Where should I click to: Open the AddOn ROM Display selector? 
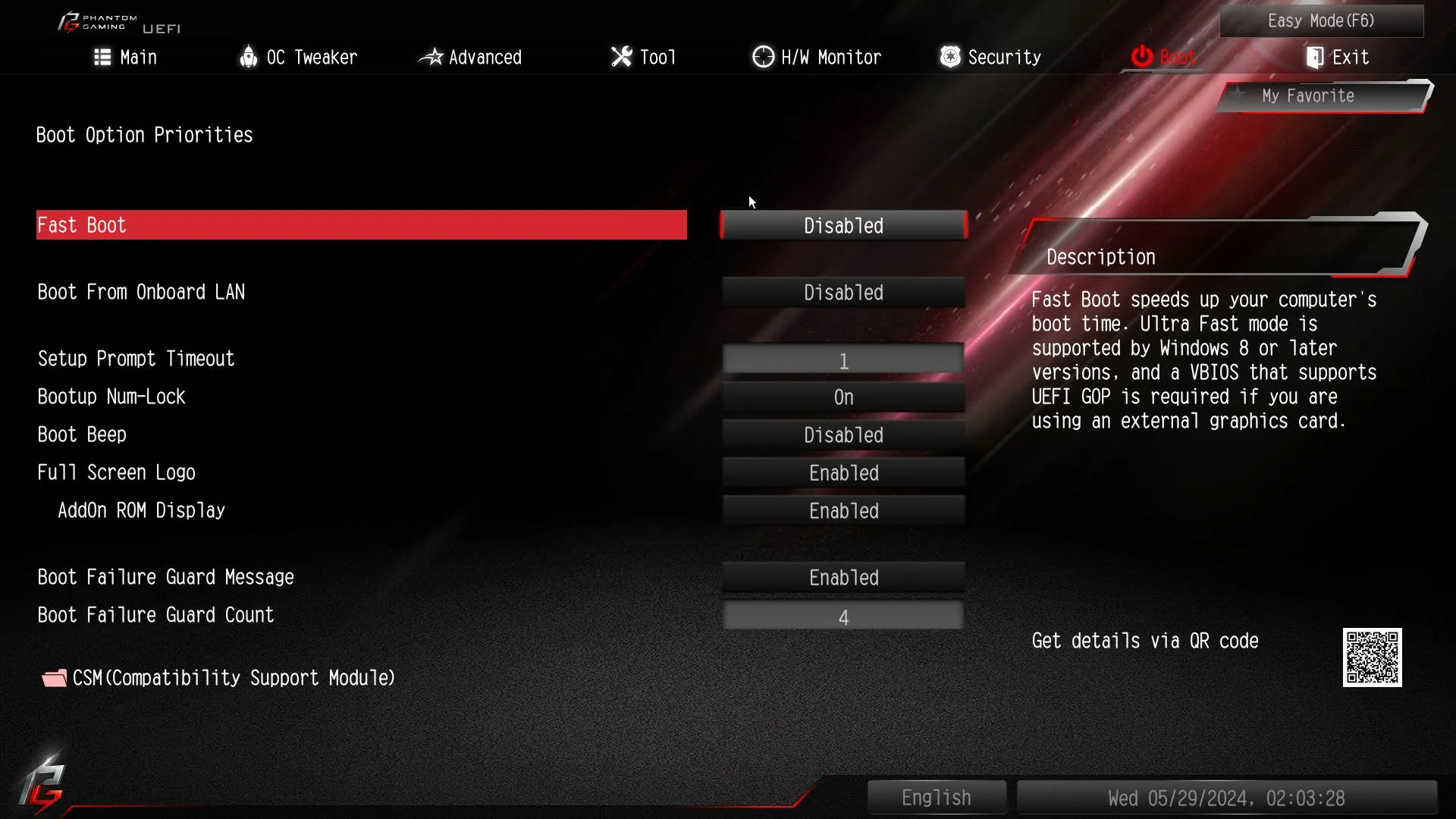(843, 510)
